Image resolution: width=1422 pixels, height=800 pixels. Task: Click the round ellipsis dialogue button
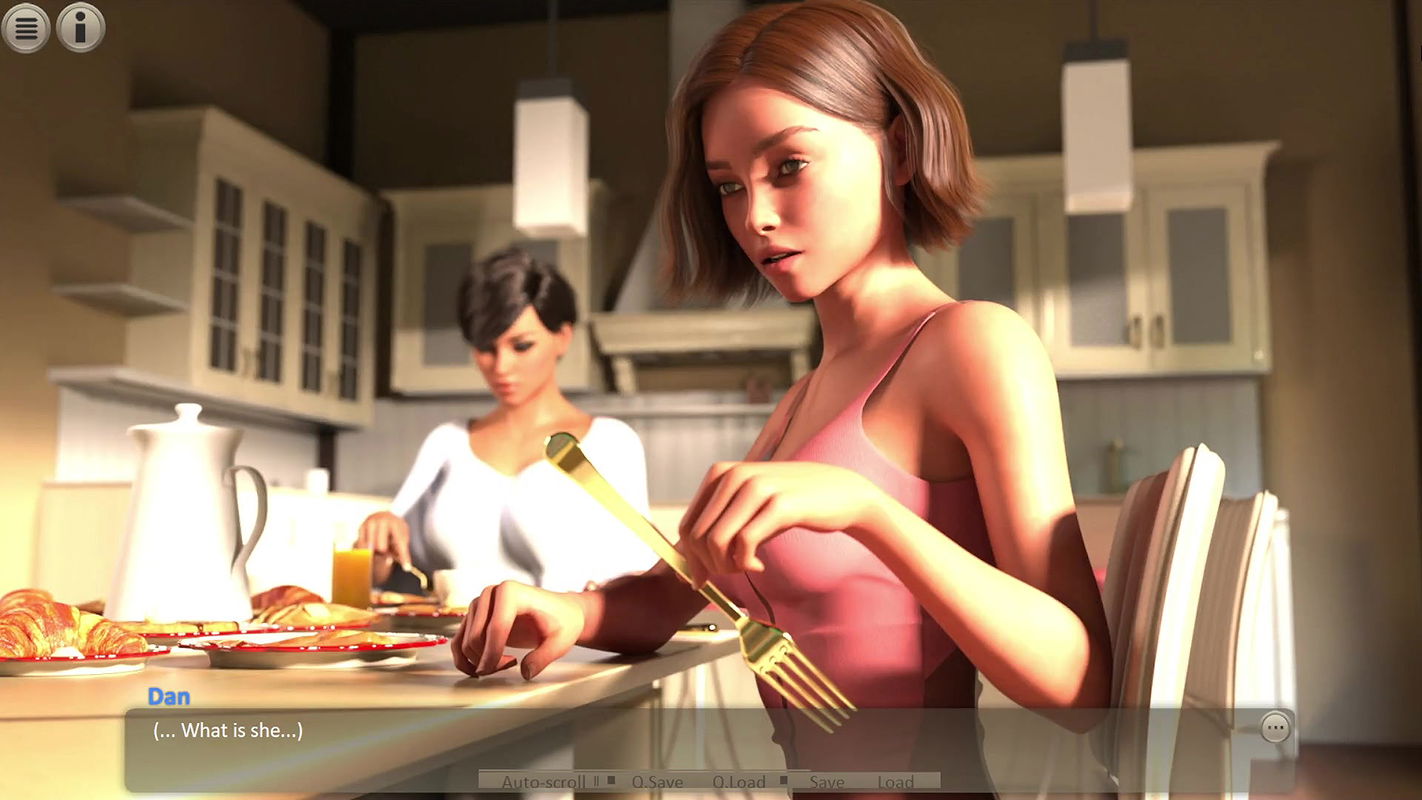(x=1275, y=727)
